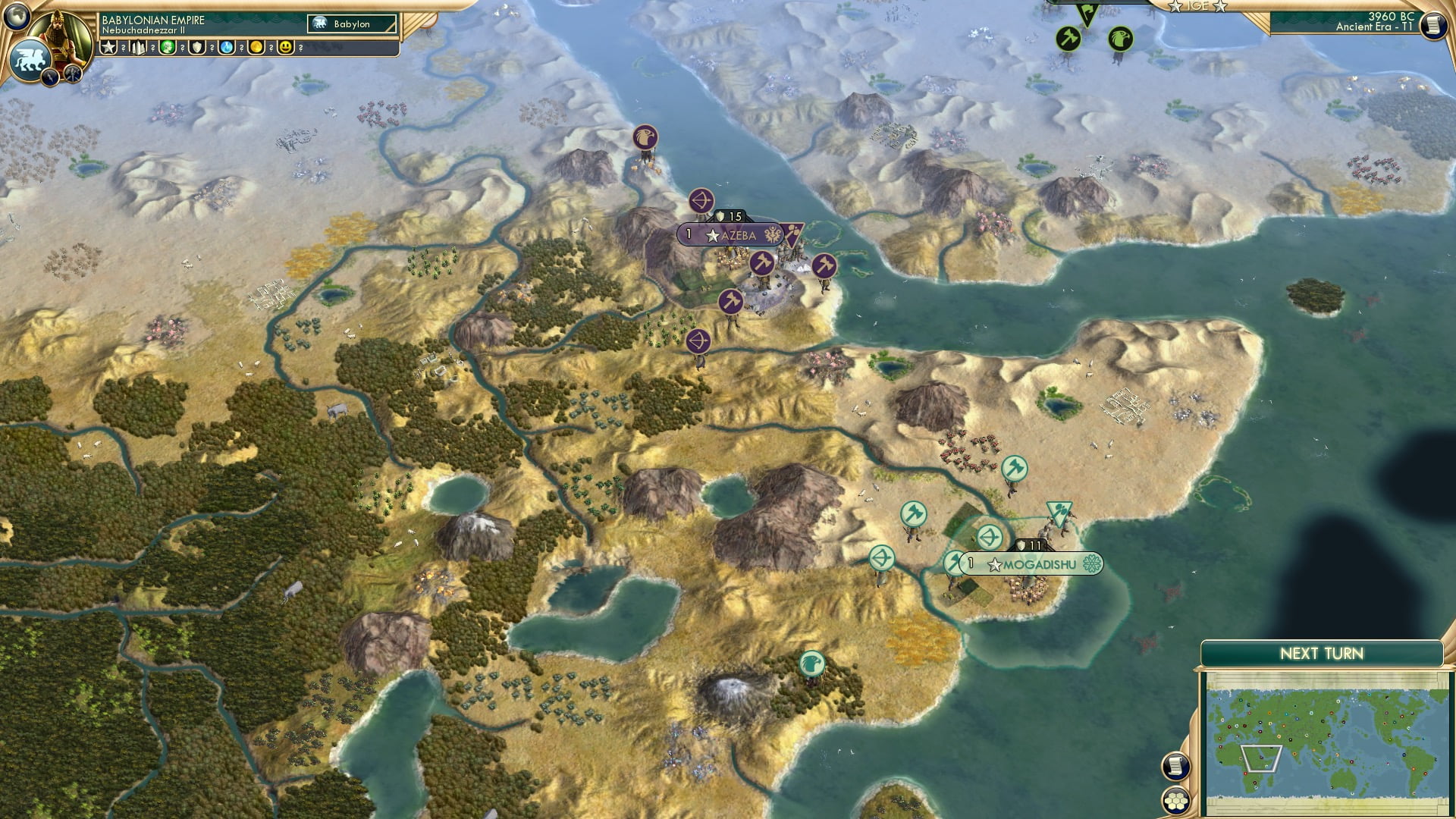Image resolution: width=1456 pixels, height=819 pixels.
Task: Toggle strategic view with the globe icon
Action: [x=17, y=15]
